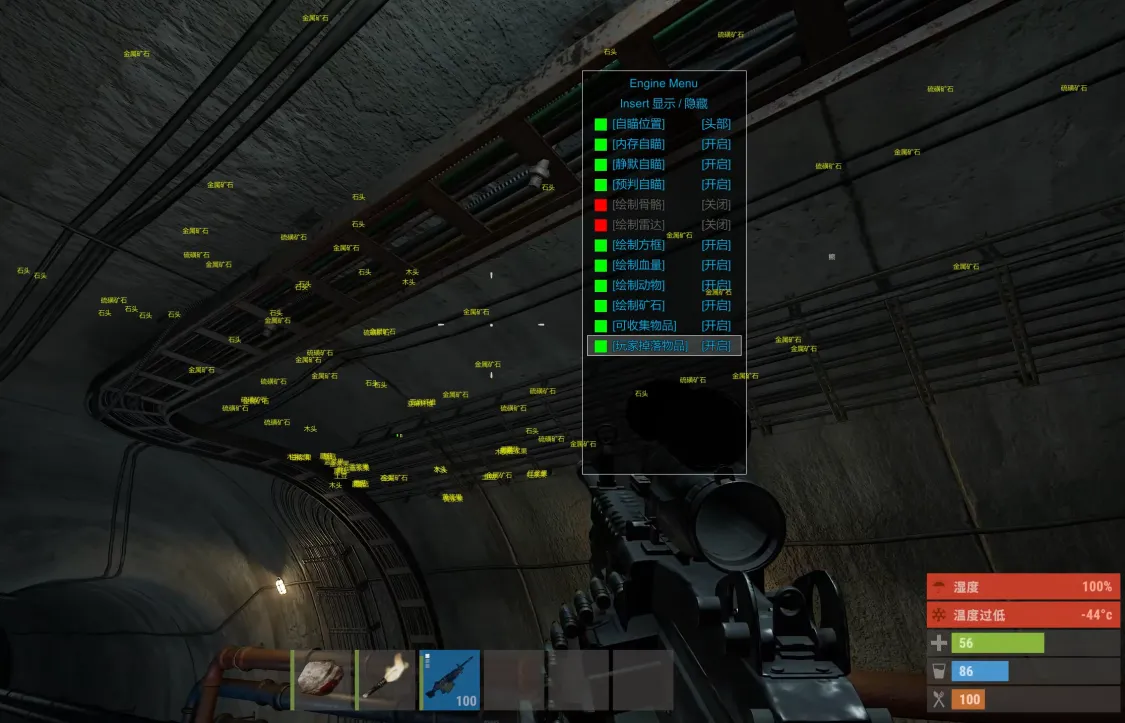Select the rock hotbar slot
This screenshot has height=723, width=1125.
[321, 679]
